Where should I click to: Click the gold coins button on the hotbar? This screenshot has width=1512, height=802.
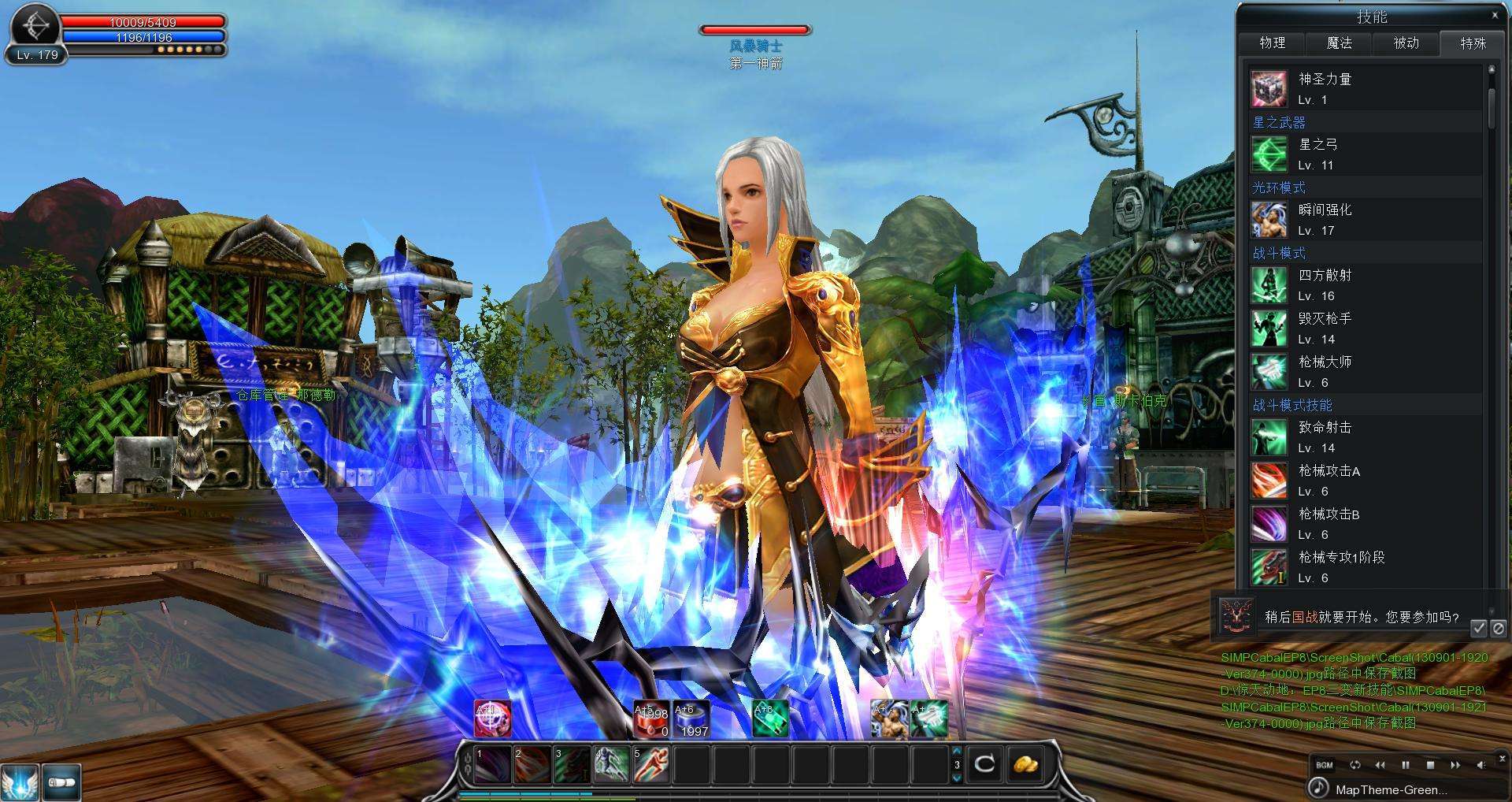point(1025,763)
